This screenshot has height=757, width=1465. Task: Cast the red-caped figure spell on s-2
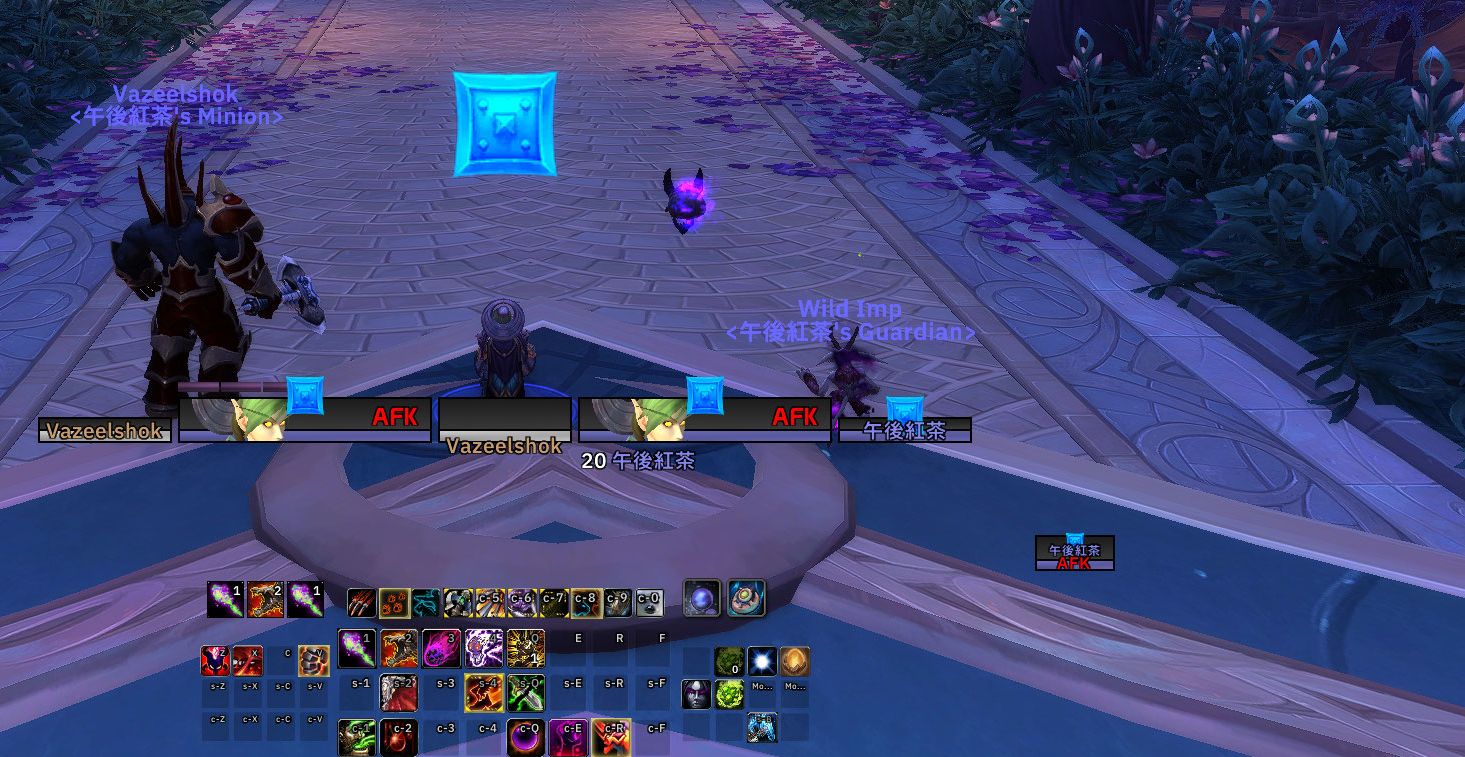pyautogui.click(x=399, y=692)
